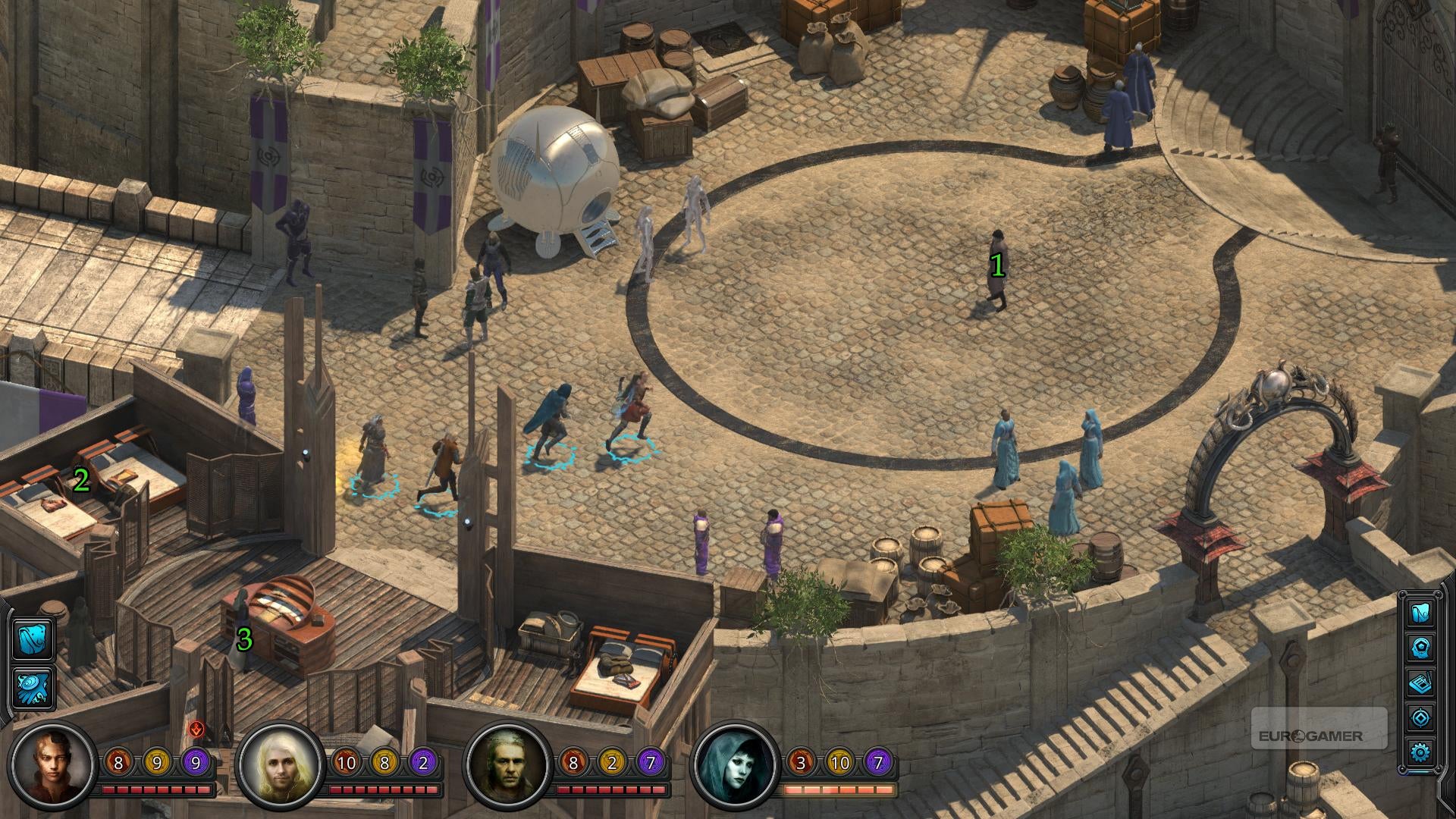
Task: Select the blond long-haired man portrait
Action: coord(279,765)
